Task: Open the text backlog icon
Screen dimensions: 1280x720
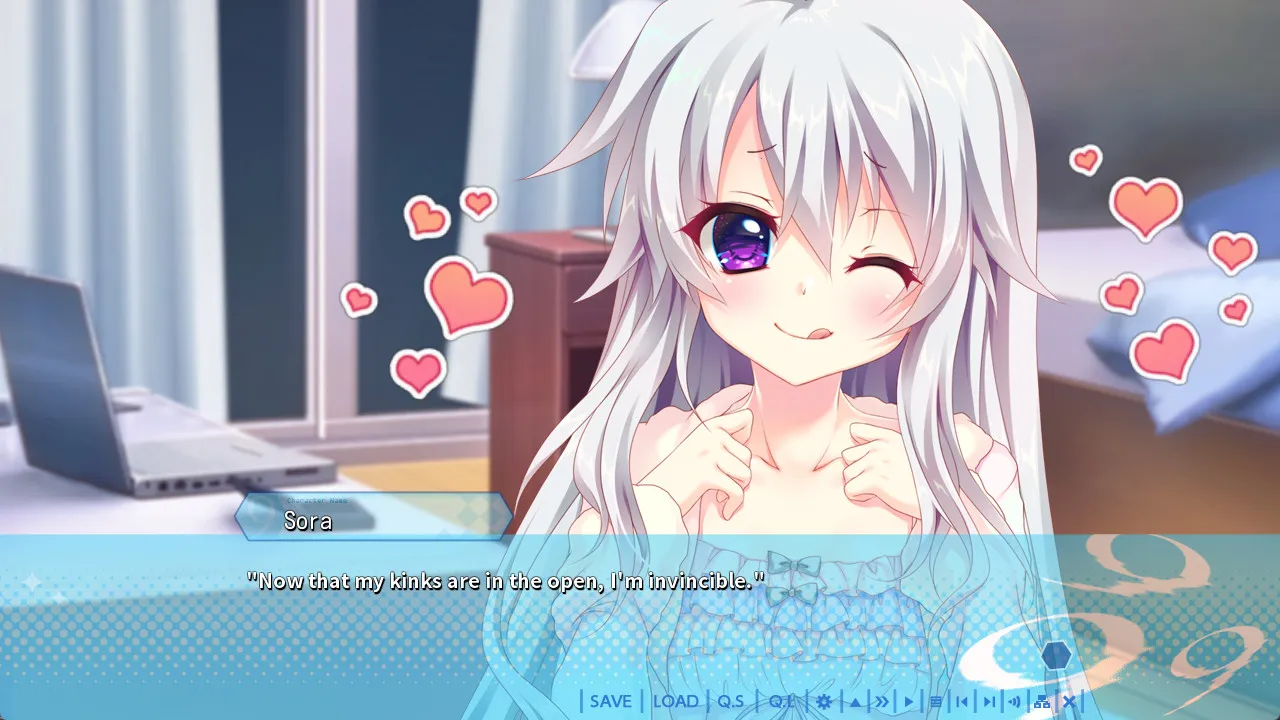Action: coord(937,702)
